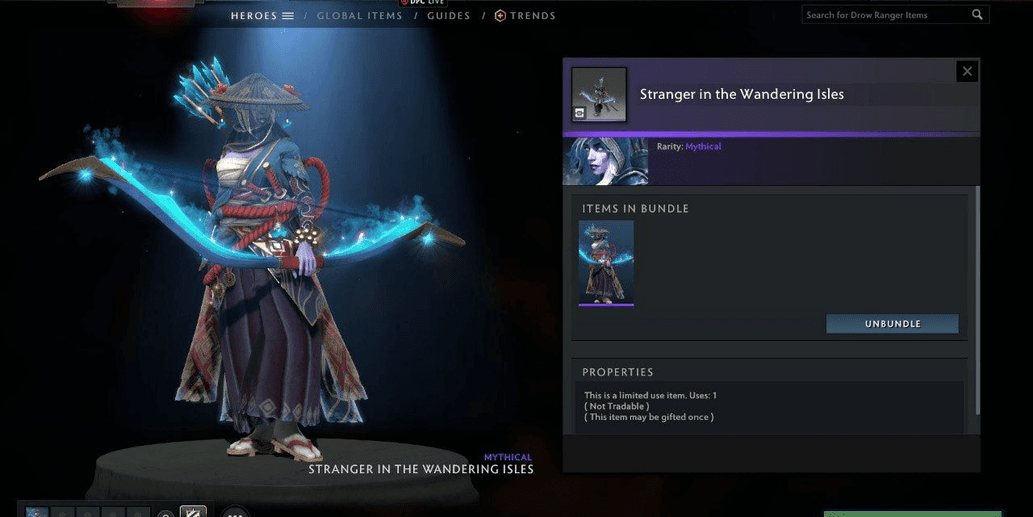The height and width of the screenshot is (517, 1033).
Task: Select the bundle item thumbnail
Action: pos(606,263)
